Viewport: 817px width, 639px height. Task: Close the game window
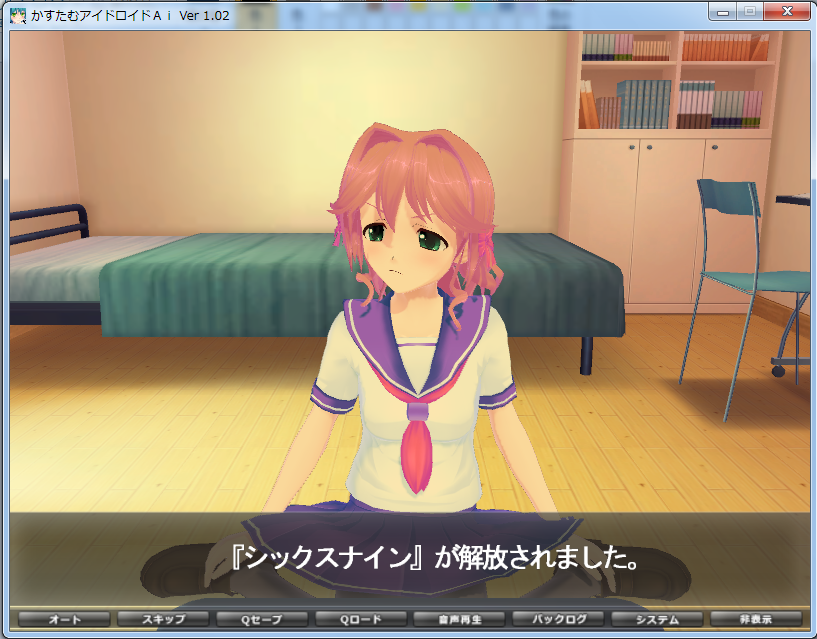786,12
